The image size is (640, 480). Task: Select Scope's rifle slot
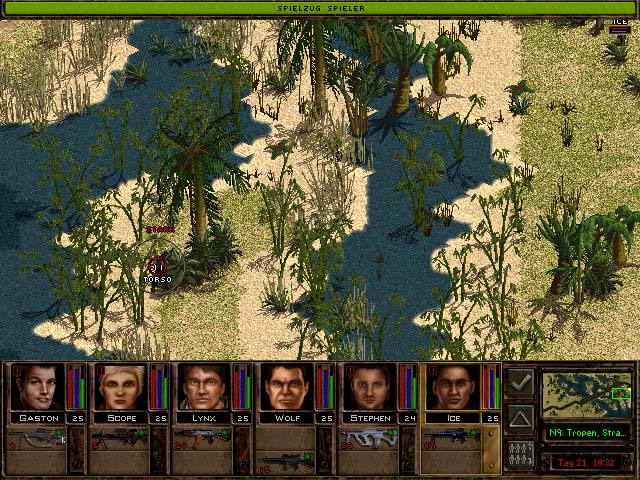pos(120,437)
